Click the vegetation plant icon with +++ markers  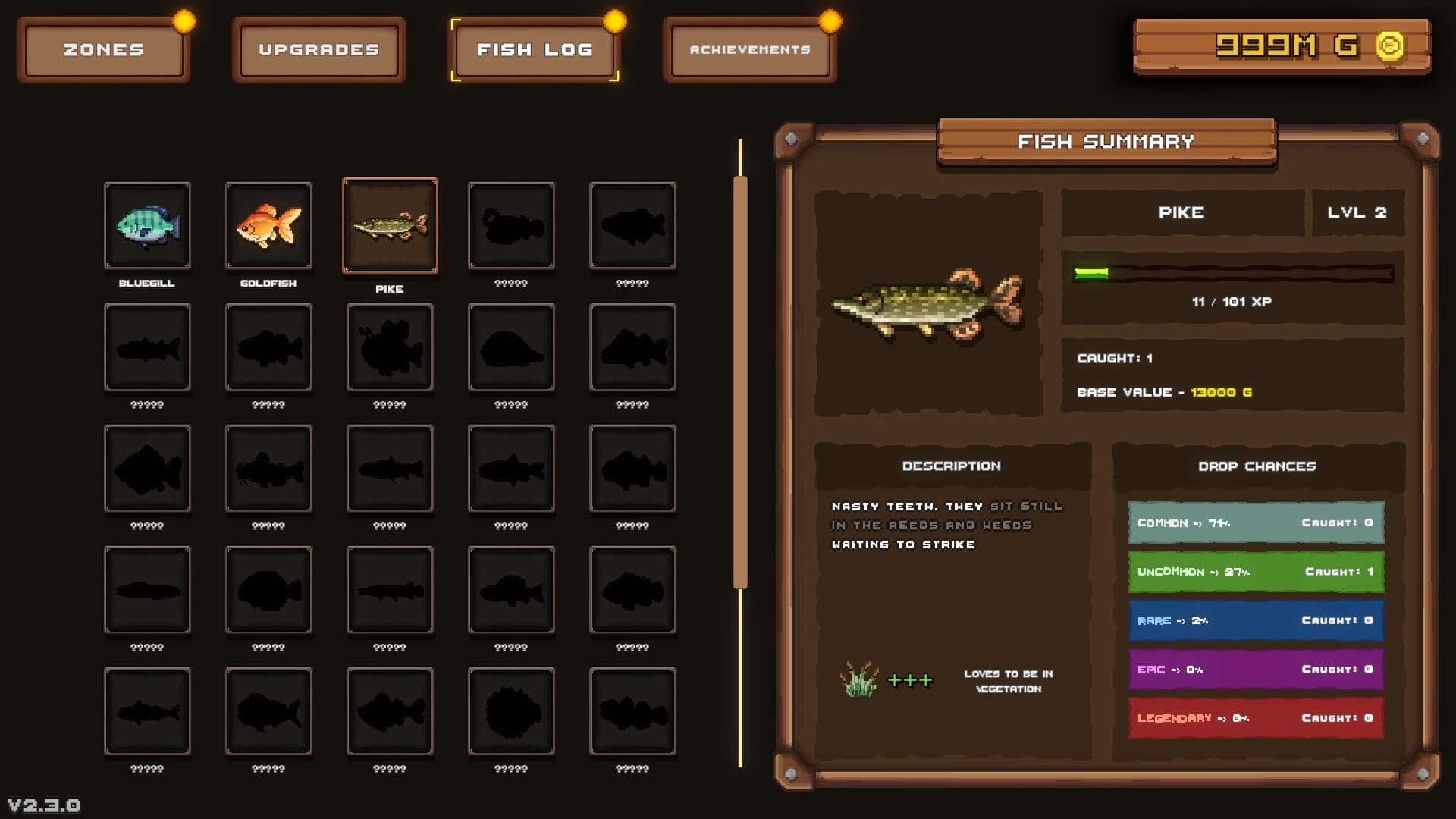(x=858, y=680)
